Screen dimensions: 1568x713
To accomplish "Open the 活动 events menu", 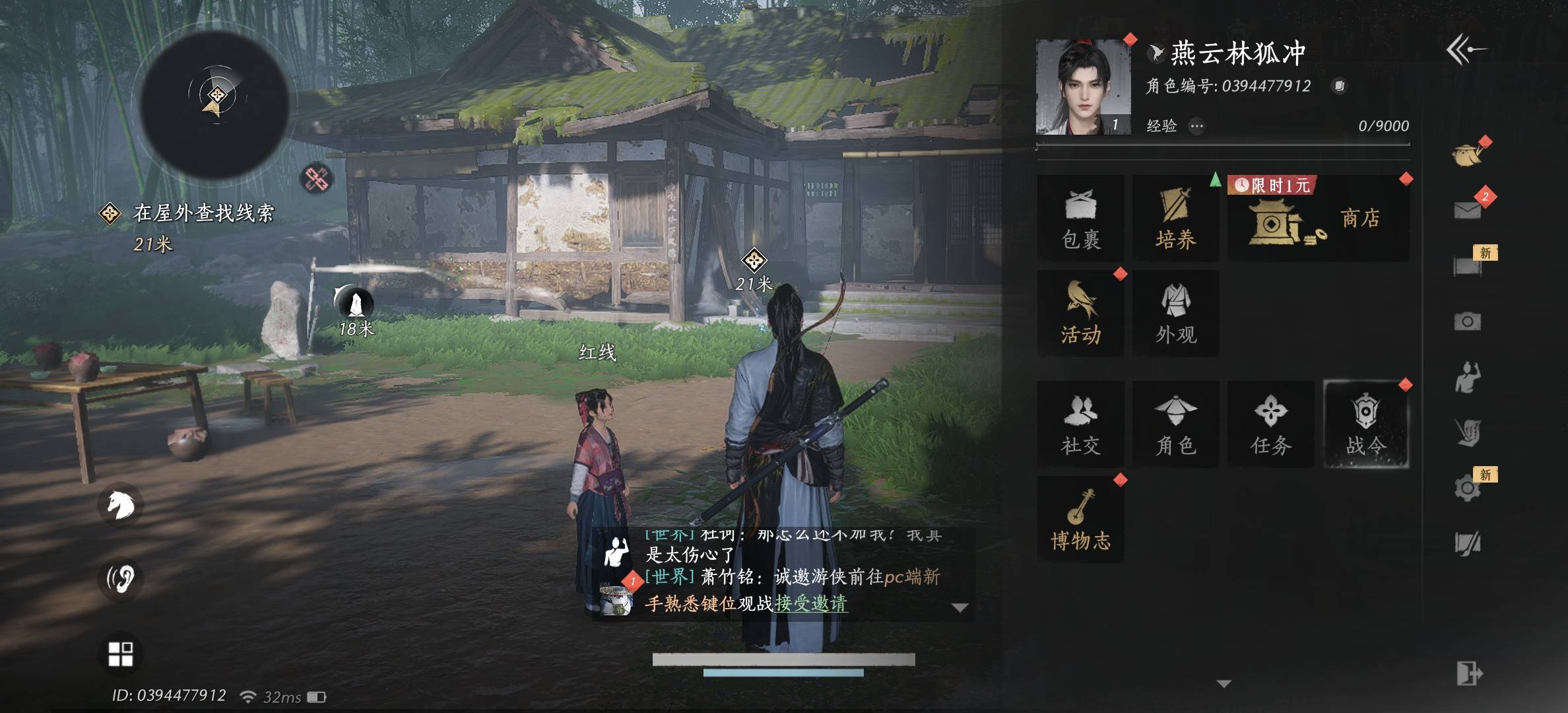I will tap(1080, 314).
